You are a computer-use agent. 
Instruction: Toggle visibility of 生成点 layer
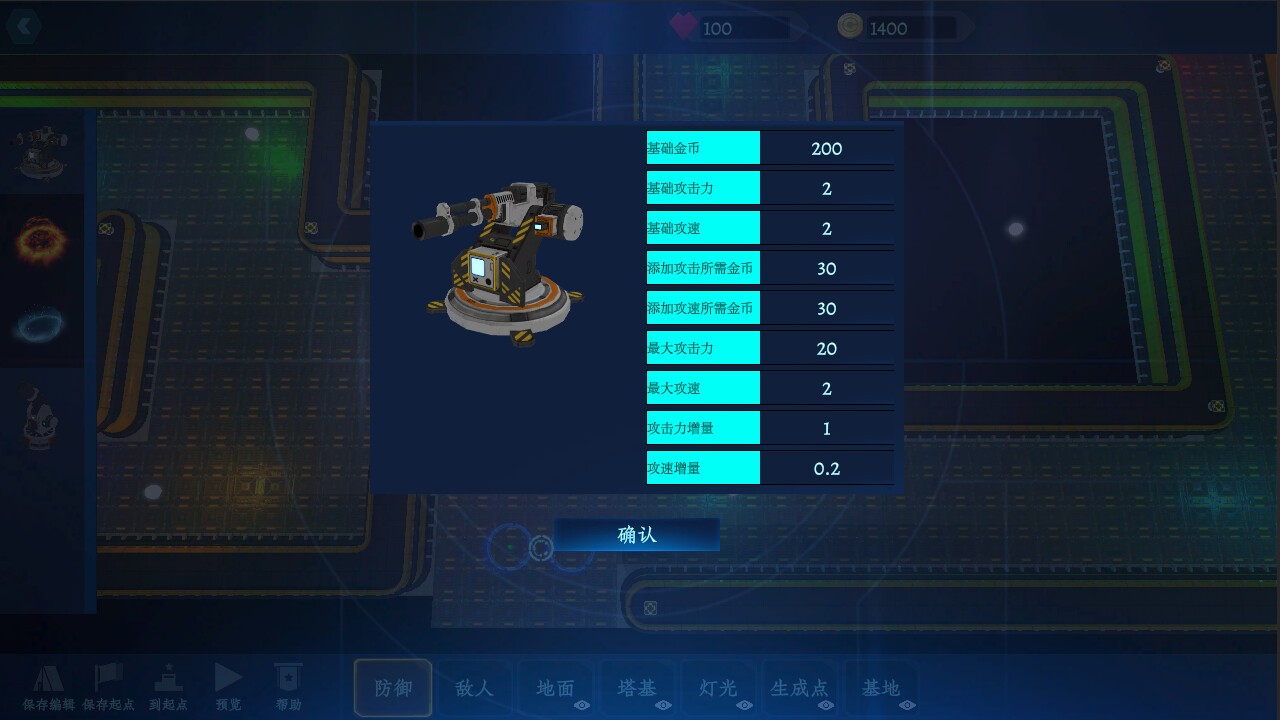(825, 703)
